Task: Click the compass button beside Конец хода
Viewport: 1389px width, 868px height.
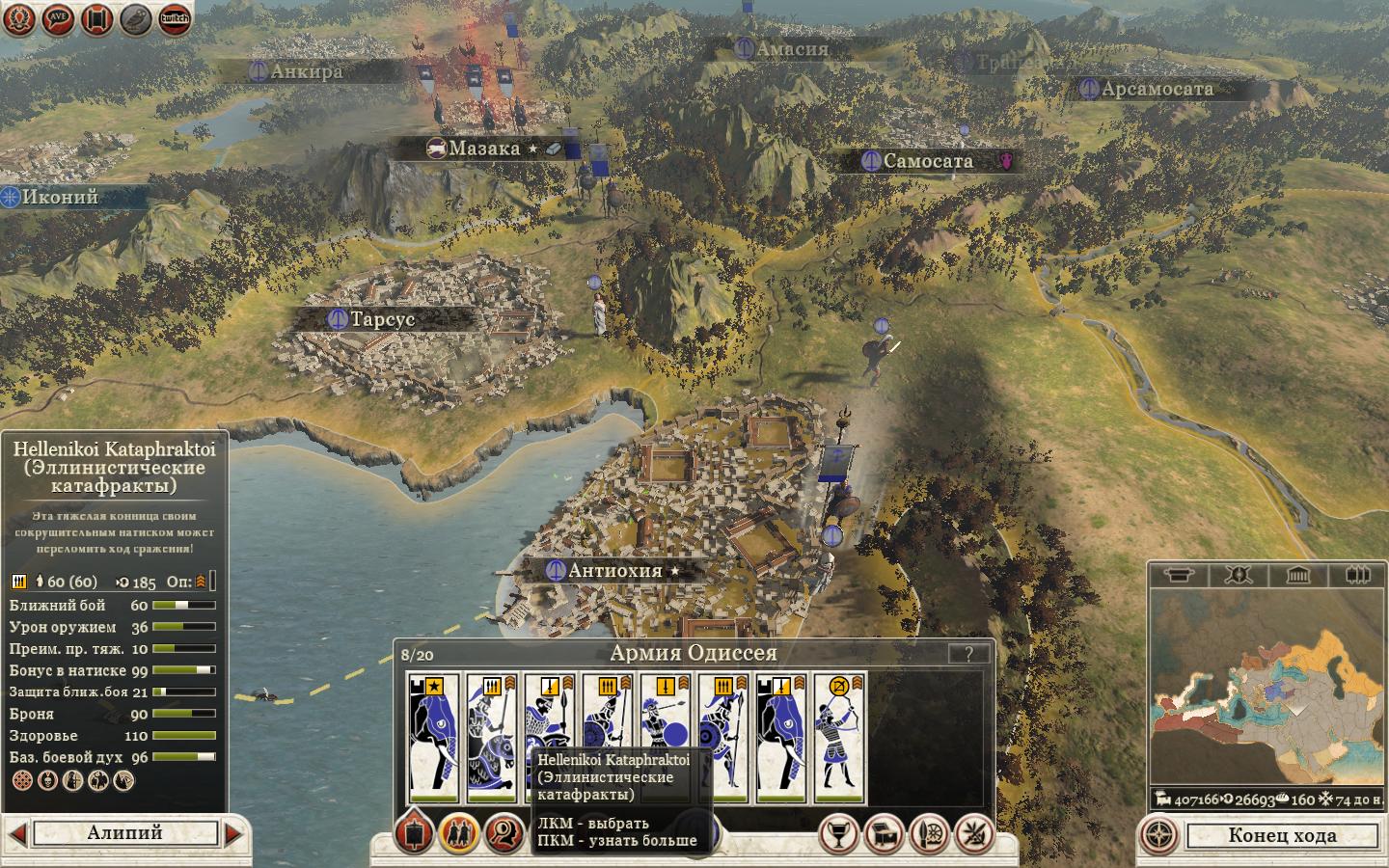Action: 1160,835
